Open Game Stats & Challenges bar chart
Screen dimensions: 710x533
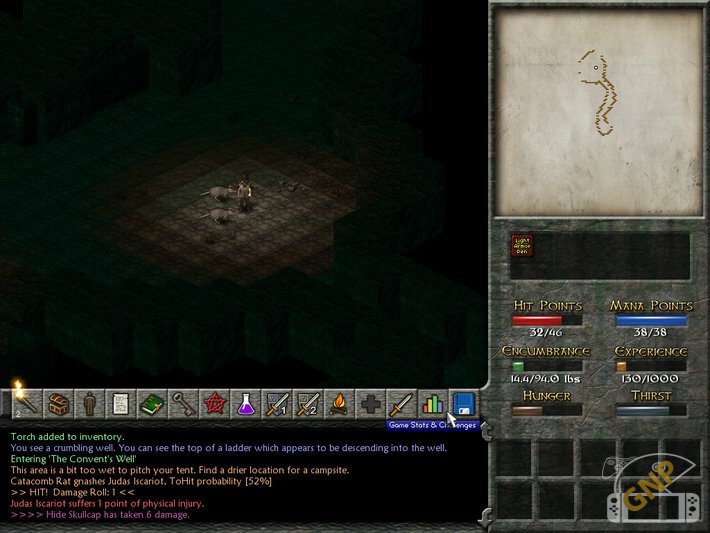pyautogui.click(x=432, y=404)
